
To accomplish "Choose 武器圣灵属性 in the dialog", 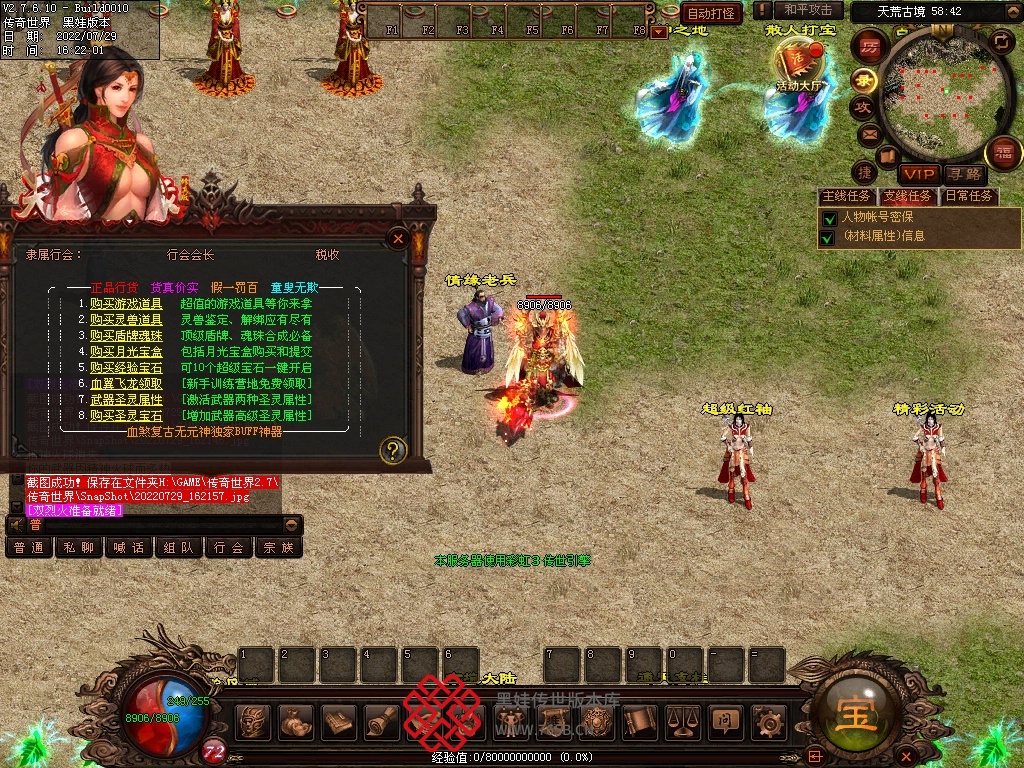I will pos(126,399).
